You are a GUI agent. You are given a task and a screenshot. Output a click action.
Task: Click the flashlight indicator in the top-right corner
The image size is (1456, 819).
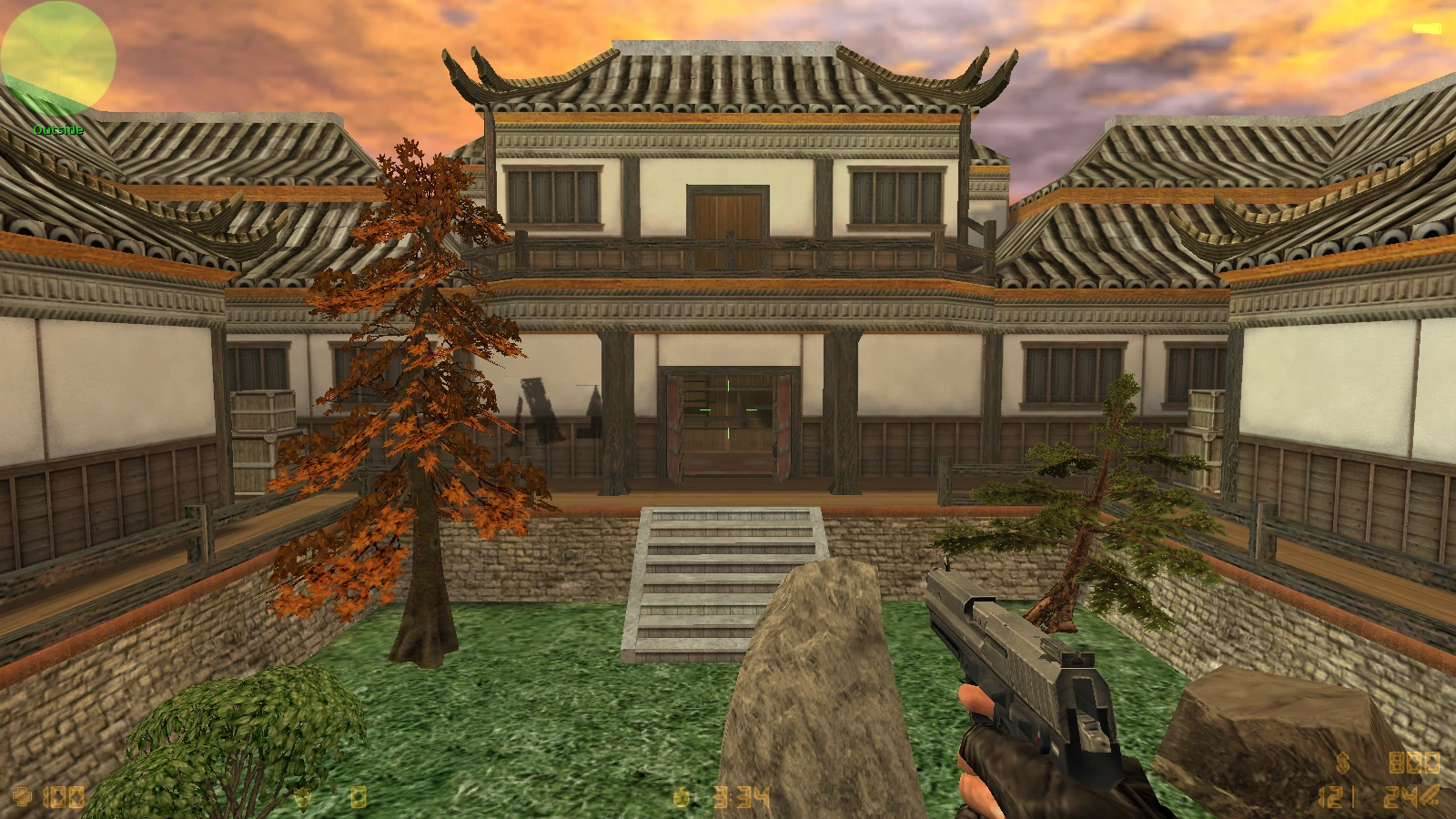(x=1426, y=28)
